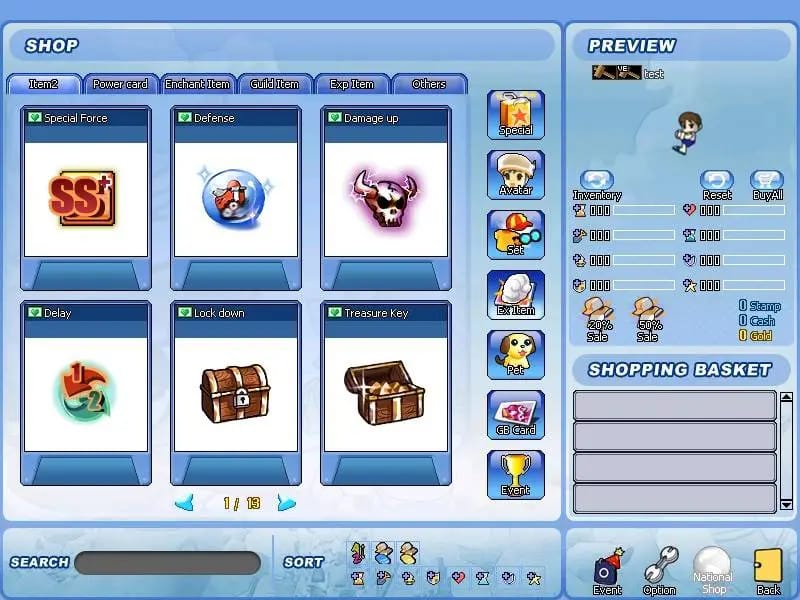Screen dimensions: 800x600
Task: Leave the shop with Back button
Action: [768, 571]
